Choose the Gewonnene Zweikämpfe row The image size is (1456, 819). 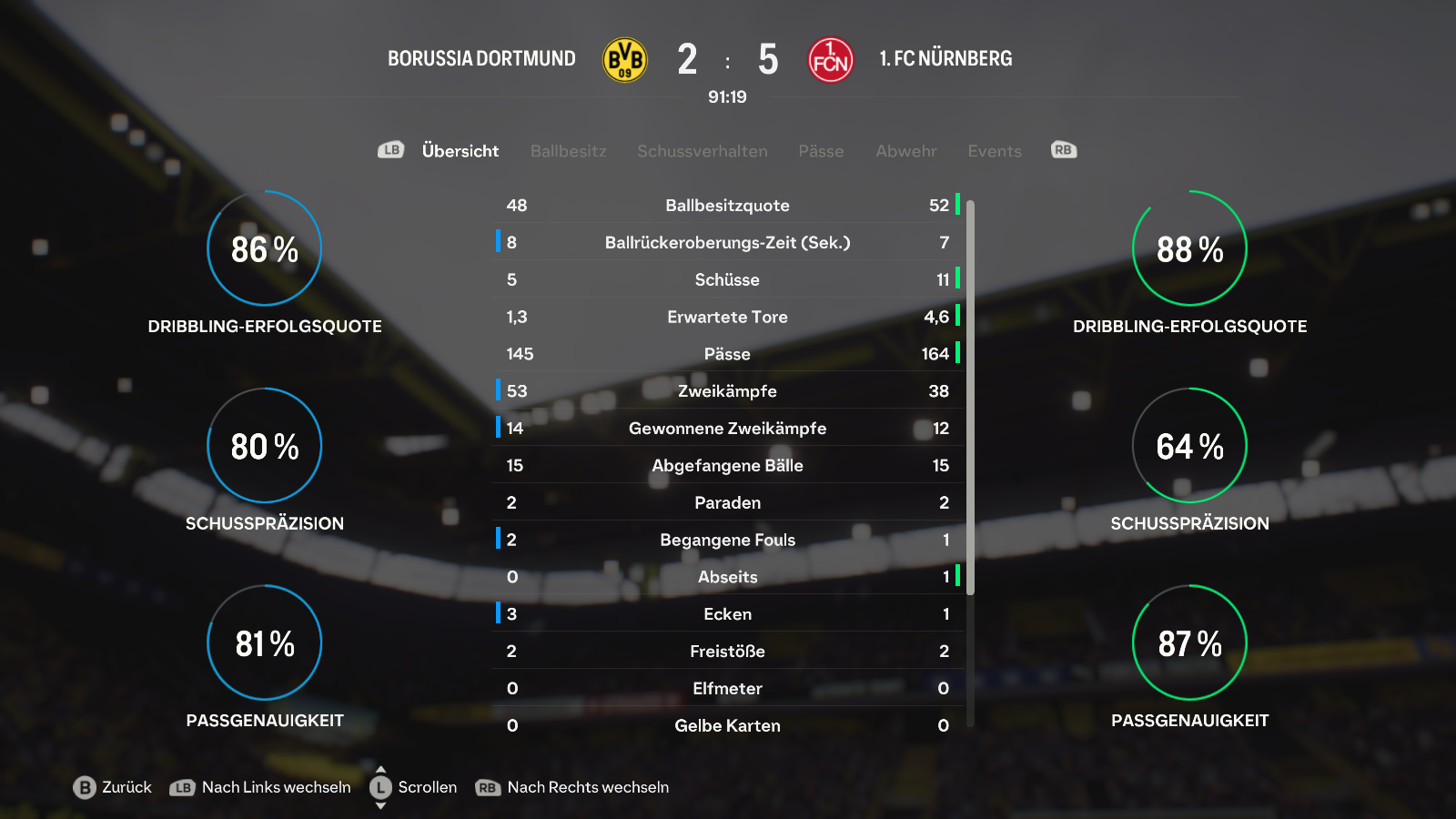pos(727,429)
